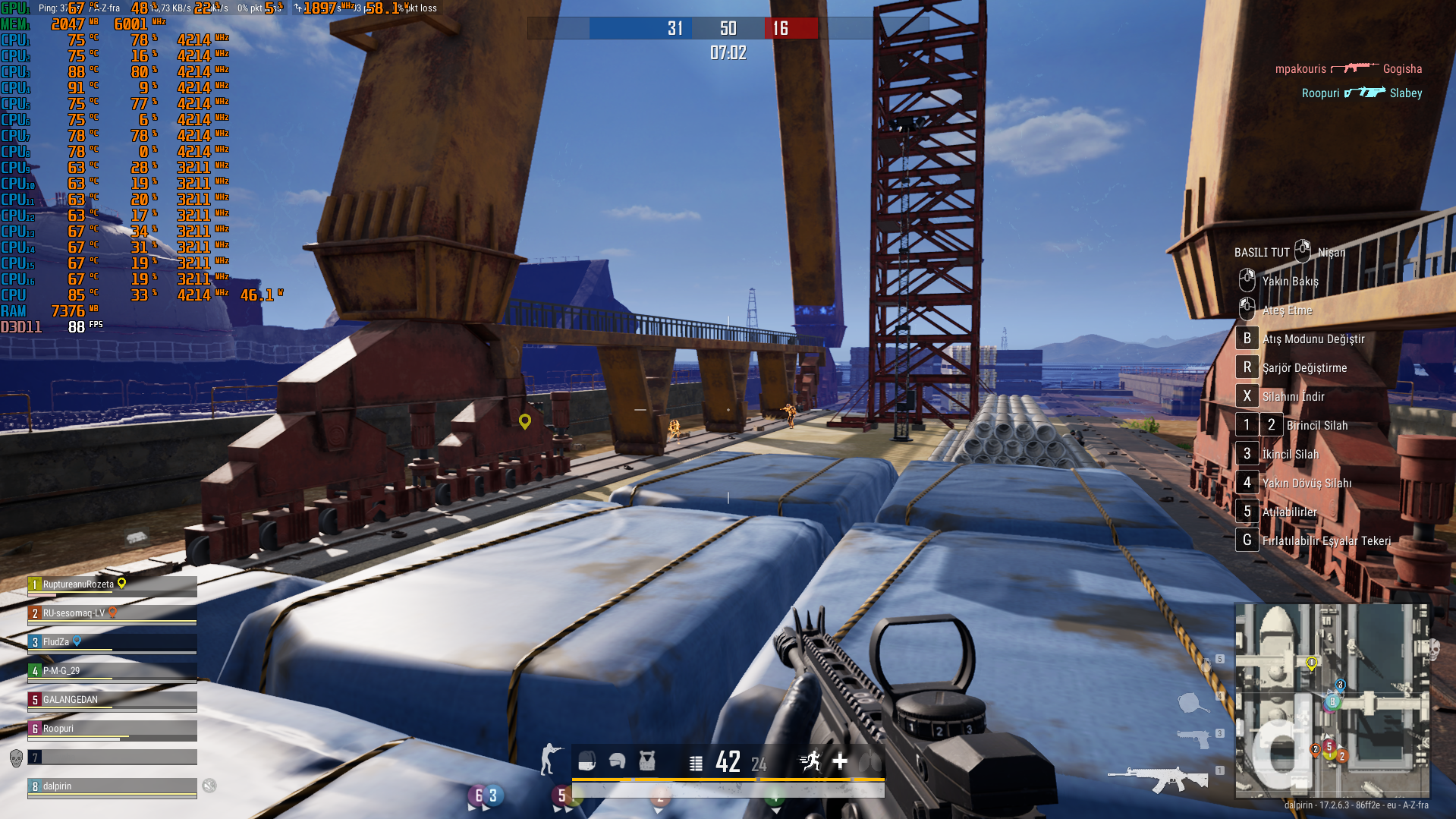This screenshot has height=819, width=1456.
Task: Click the lungs breath icon
Action: (x=870, y=761)
